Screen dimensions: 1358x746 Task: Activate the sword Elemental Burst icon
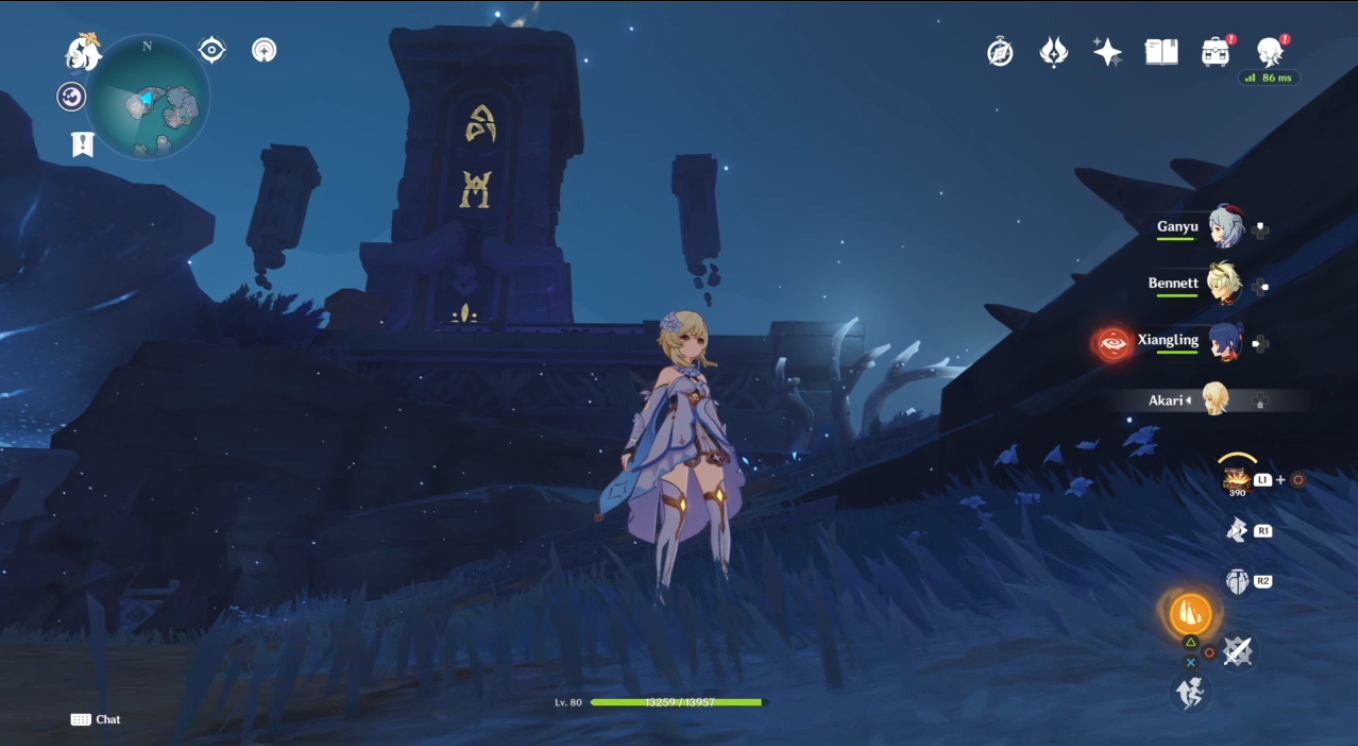click(x=1238, y=652)
